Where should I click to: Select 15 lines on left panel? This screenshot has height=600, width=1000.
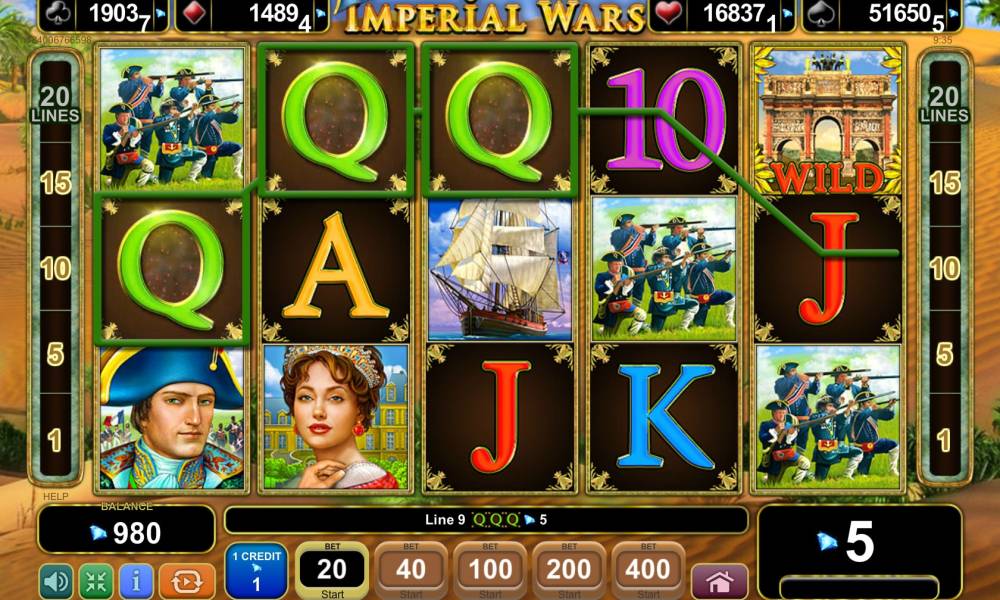click(x=55, y=183)
